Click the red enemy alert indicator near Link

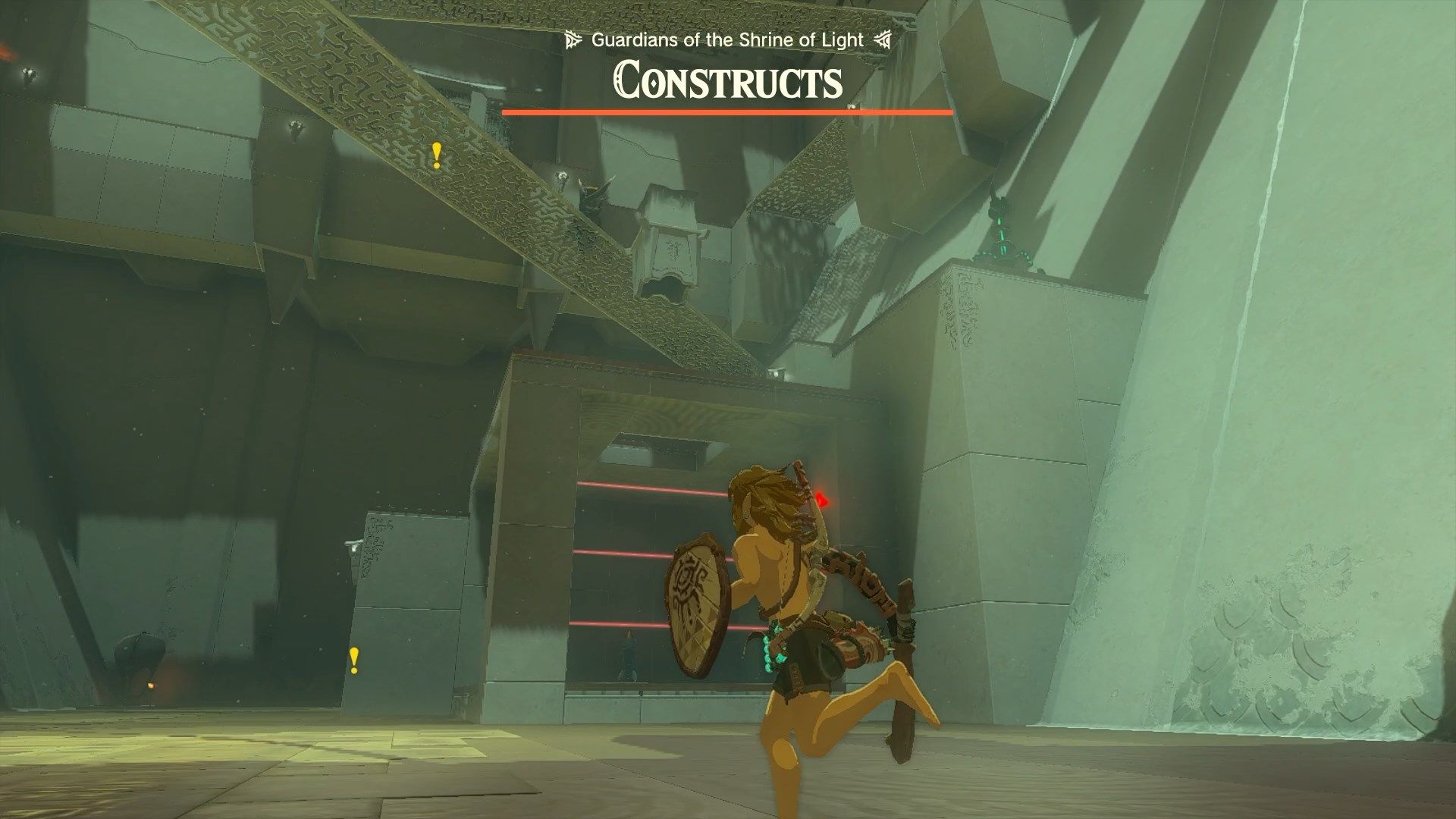[821, 499]
